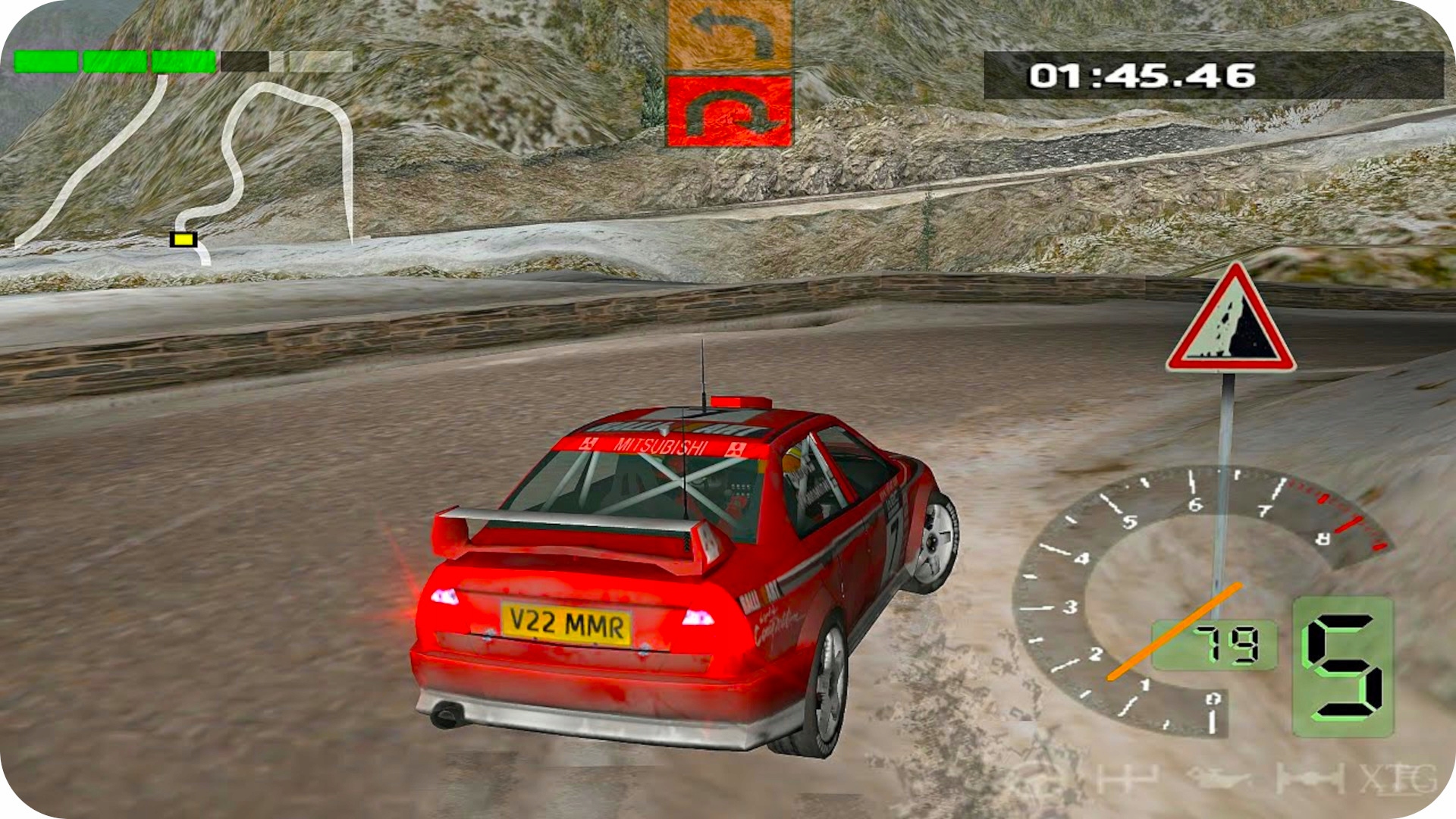Screen dimensions: 1456x819
Task: Select the red hairpin-right pace note icon
Action: 729,111
